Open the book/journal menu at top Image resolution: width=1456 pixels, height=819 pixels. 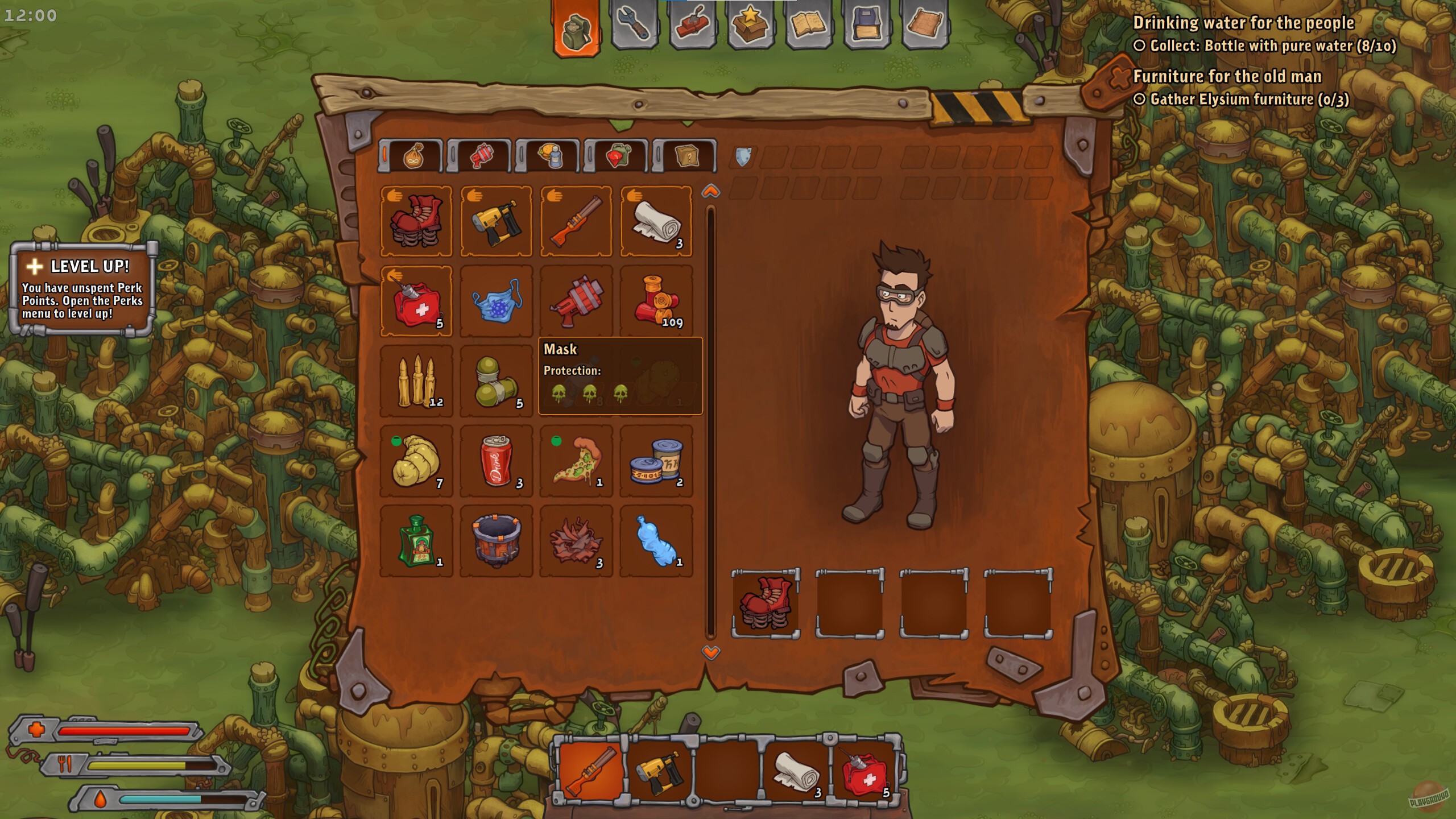pos(810,24)
